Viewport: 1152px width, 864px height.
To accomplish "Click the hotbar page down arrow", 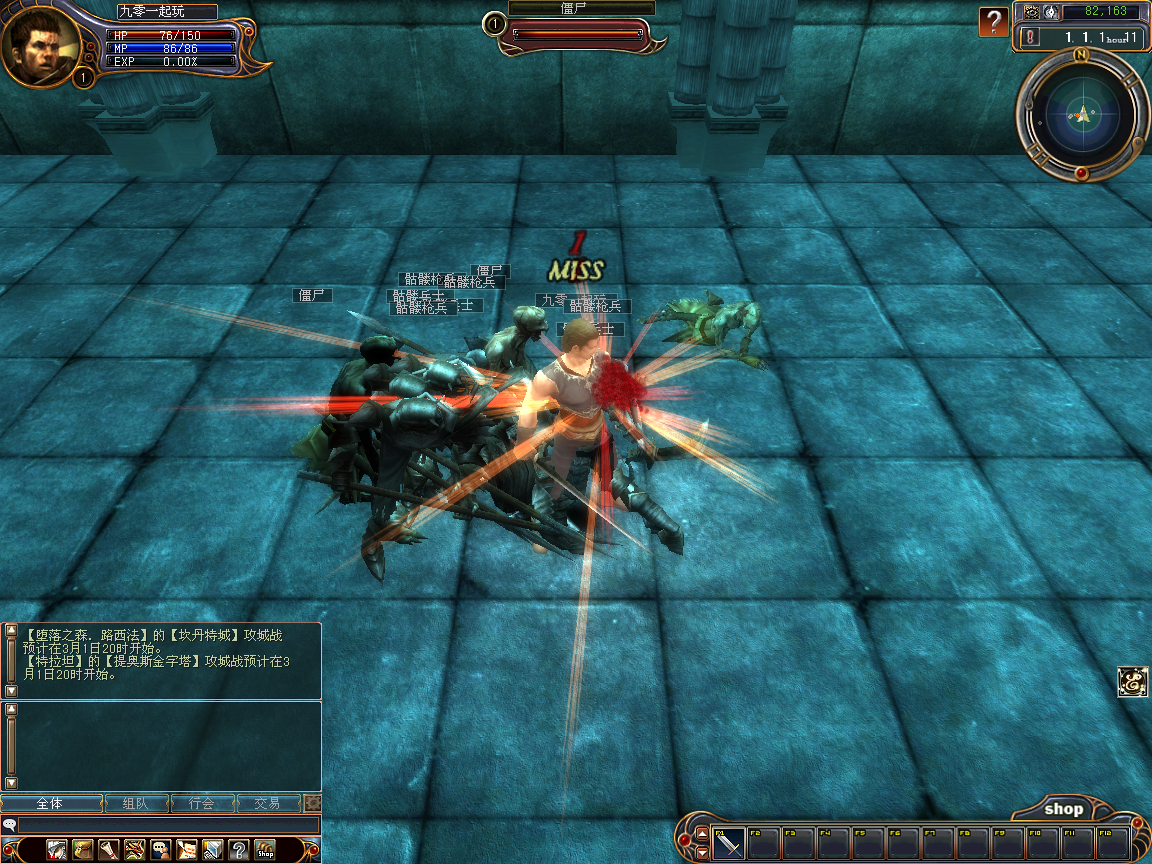I will 702,852.
